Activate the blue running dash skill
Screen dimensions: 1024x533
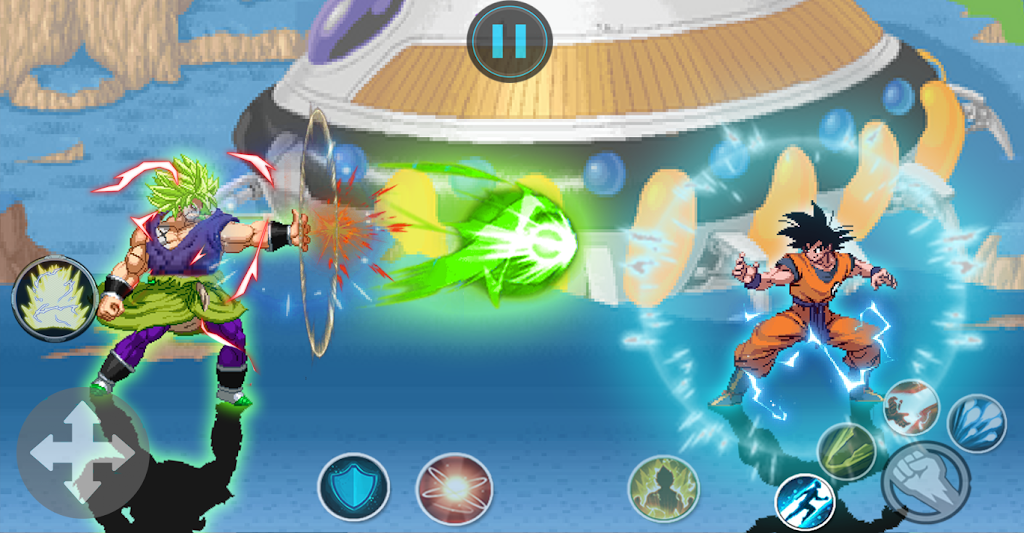coord(805,500)
